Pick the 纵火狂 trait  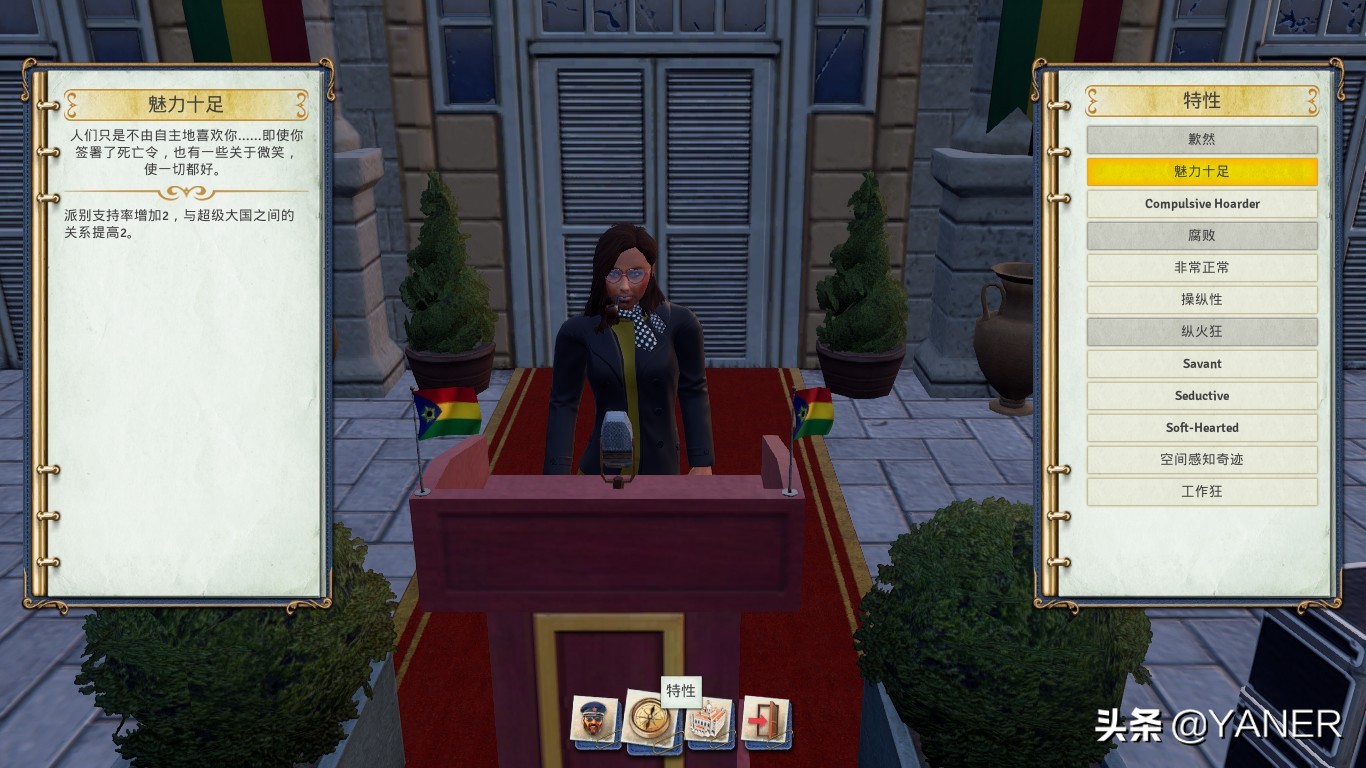pos(1201,332)
